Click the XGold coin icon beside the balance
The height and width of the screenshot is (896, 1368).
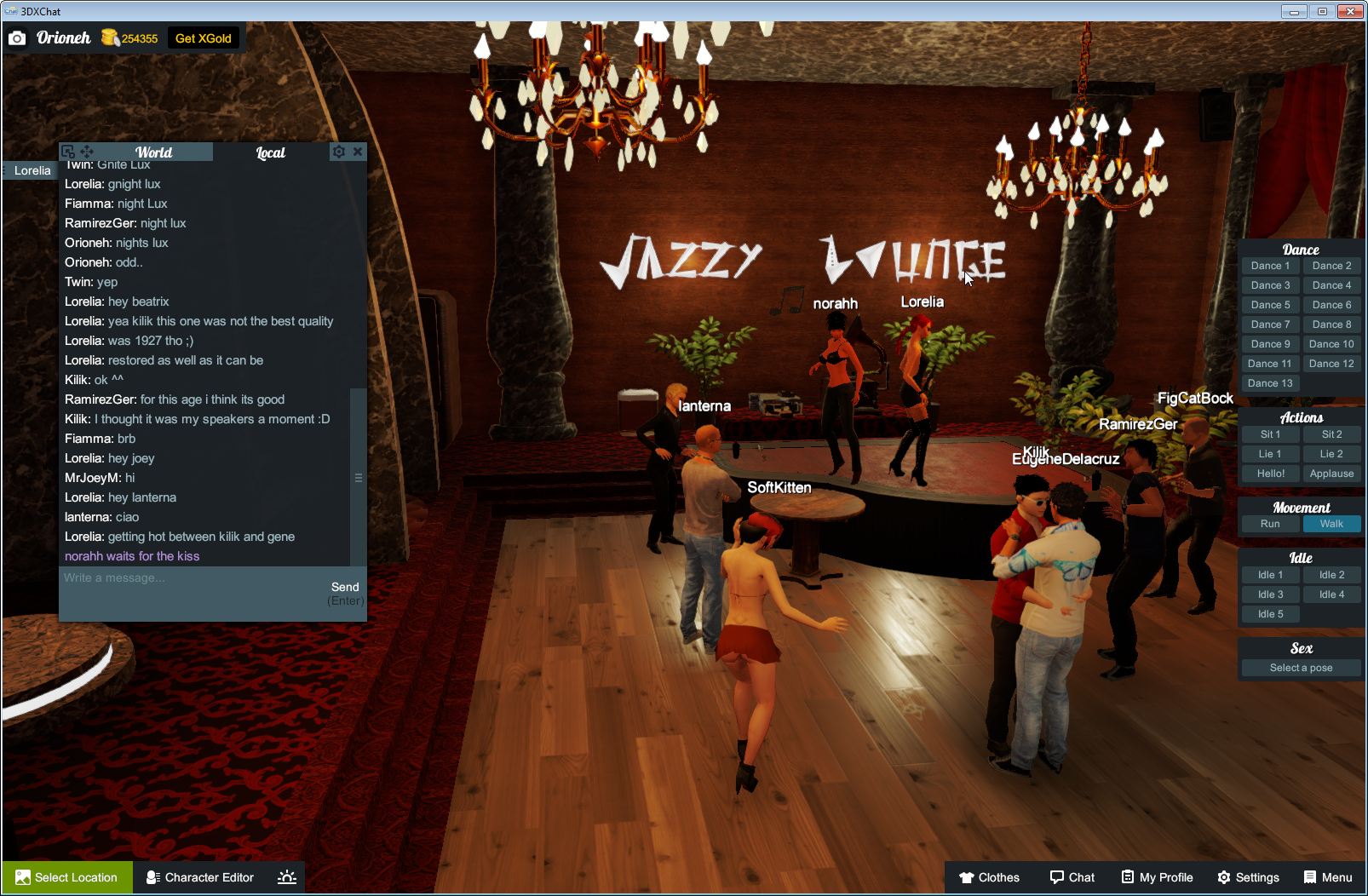point(108,37)
